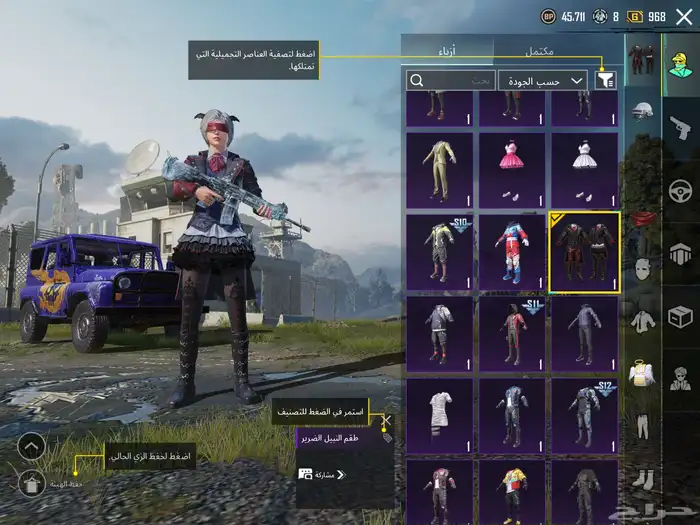Open the حسب الجودة sort dropdown

coord(544,80)
